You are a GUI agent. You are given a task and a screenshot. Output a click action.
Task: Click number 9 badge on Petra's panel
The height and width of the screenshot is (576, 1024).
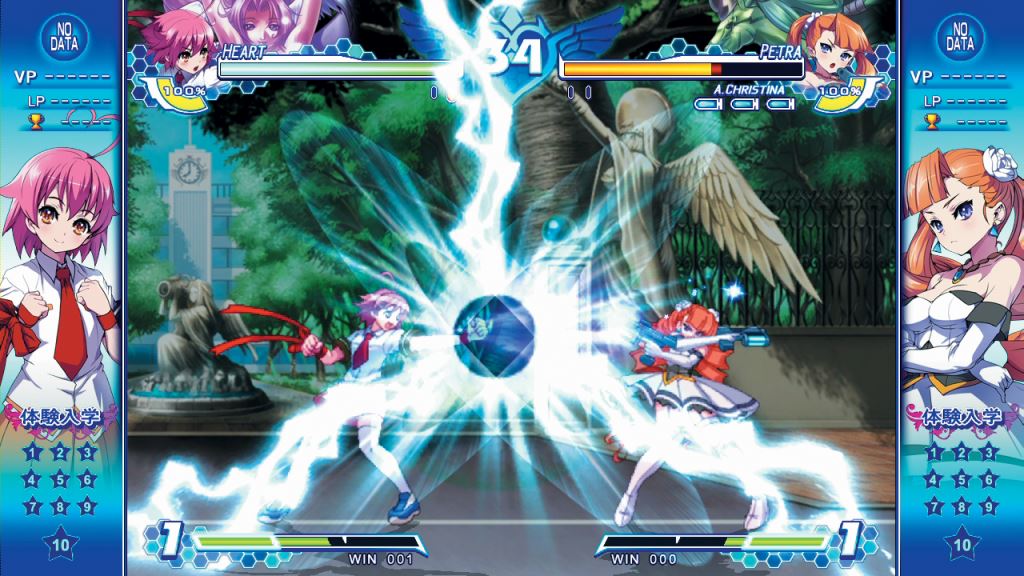[988, 506]
